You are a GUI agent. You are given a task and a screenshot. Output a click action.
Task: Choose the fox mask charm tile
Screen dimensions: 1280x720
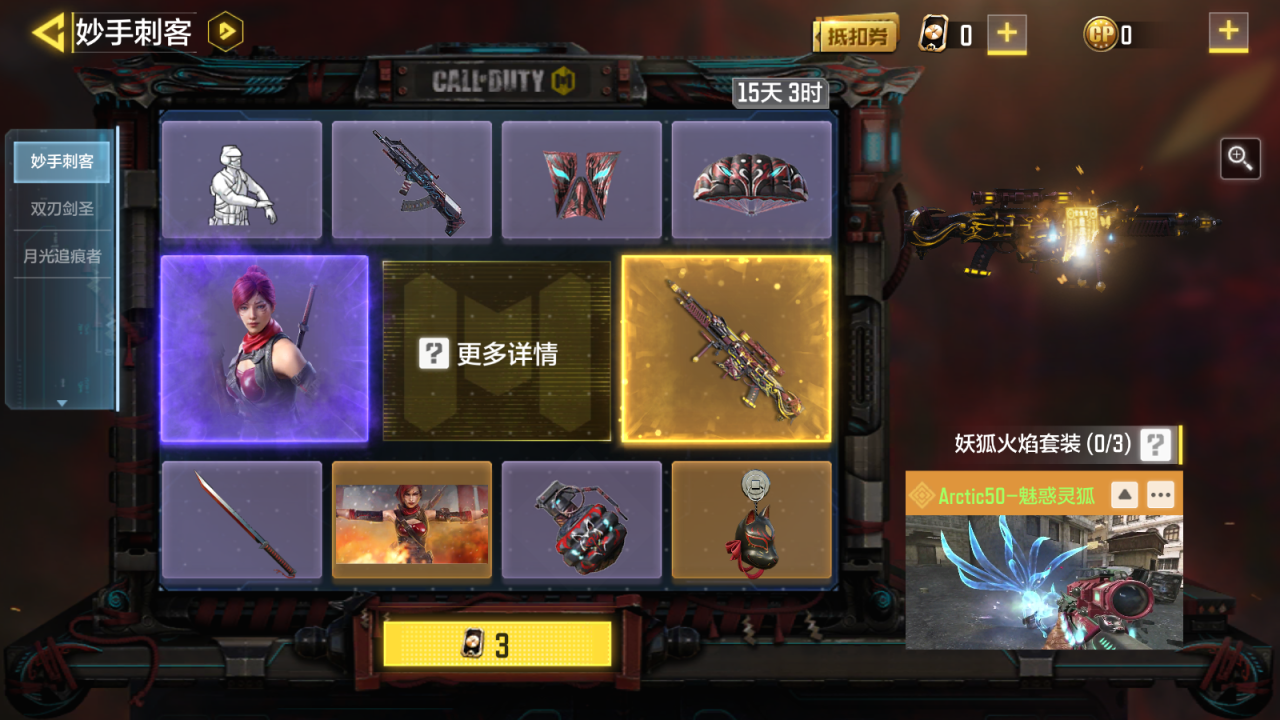coord(752,520)
